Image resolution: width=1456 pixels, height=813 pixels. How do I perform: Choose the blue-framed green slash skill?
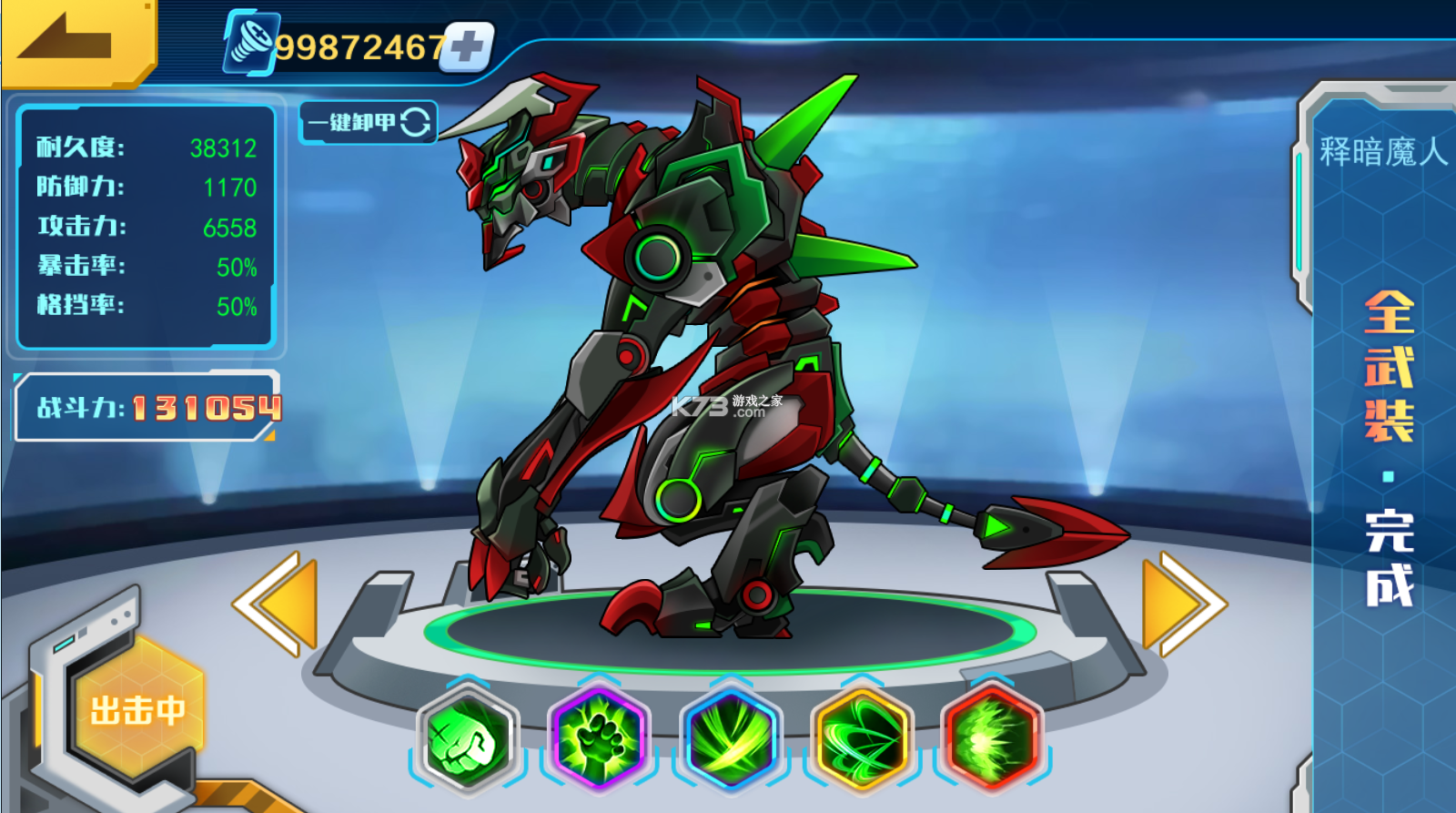coord(731,737)
